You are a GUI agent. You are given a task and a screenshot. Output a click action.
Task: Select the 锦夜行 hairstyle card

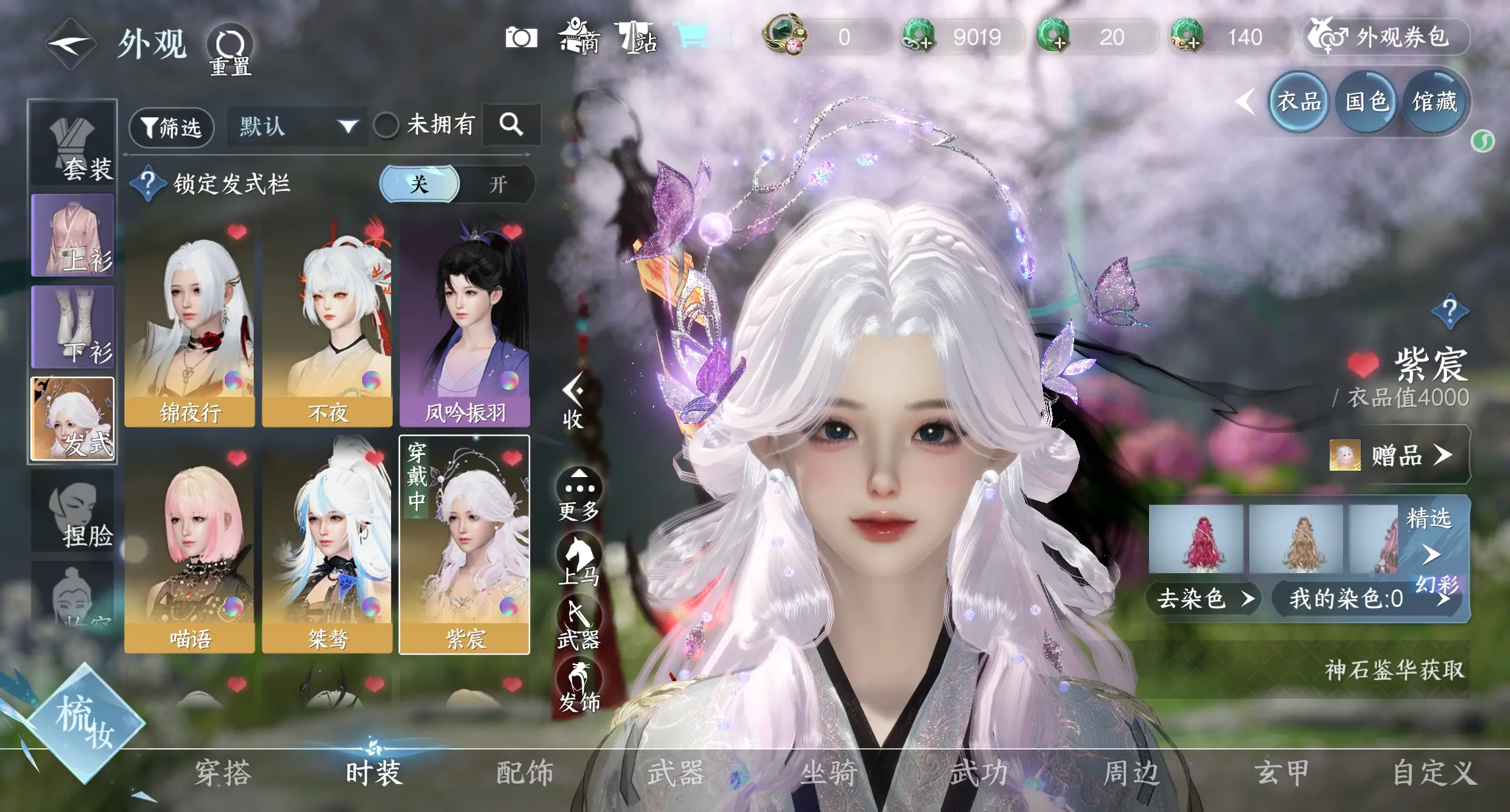coord(189,324)
